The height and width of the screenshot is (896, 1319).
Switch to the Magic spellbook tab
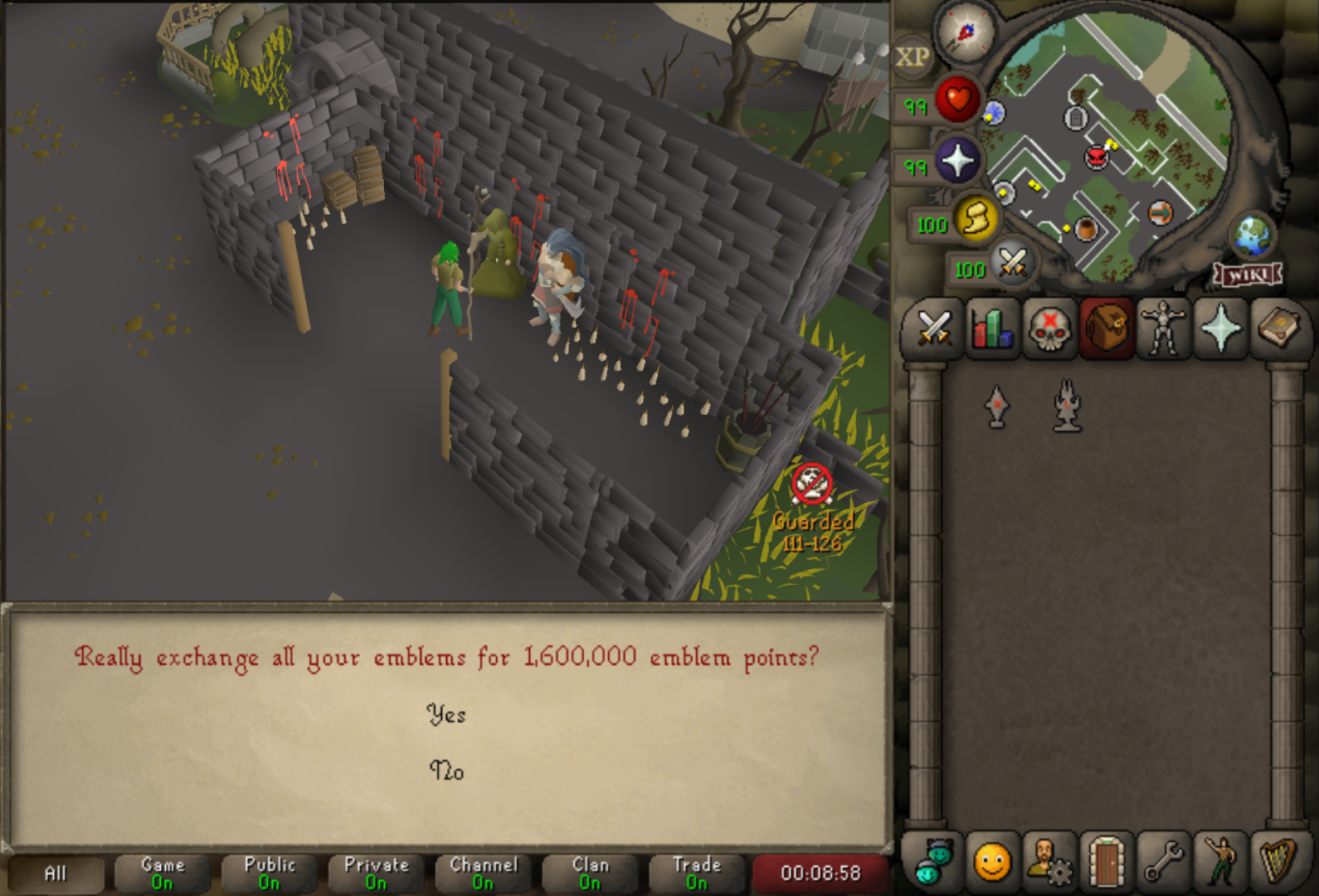tap(1278, 329)
